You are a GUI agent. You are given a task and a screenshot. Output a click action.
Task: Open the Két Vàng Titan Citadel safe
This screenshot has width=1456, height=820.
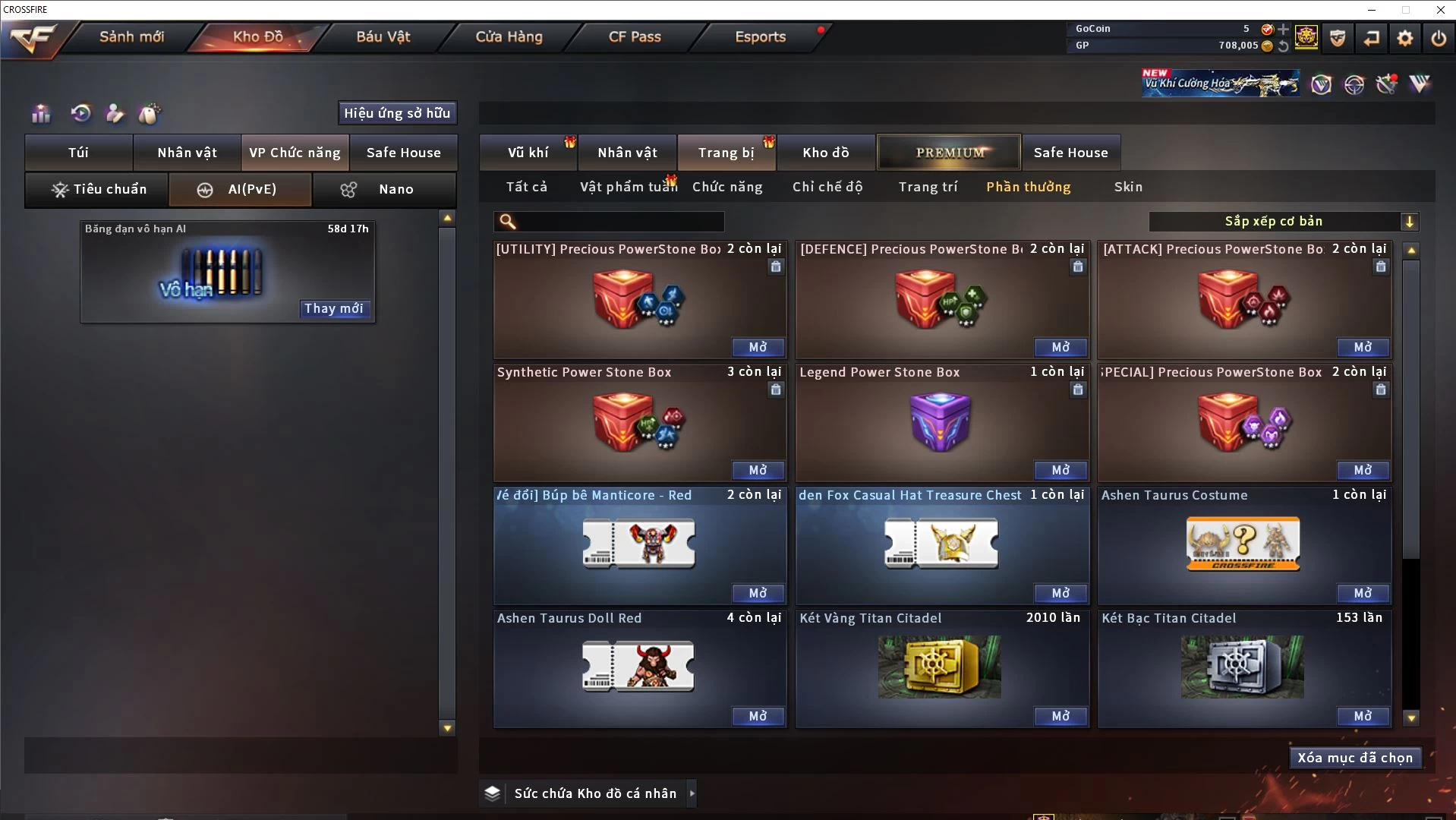pyautogui.click(x=1060, y=716)
